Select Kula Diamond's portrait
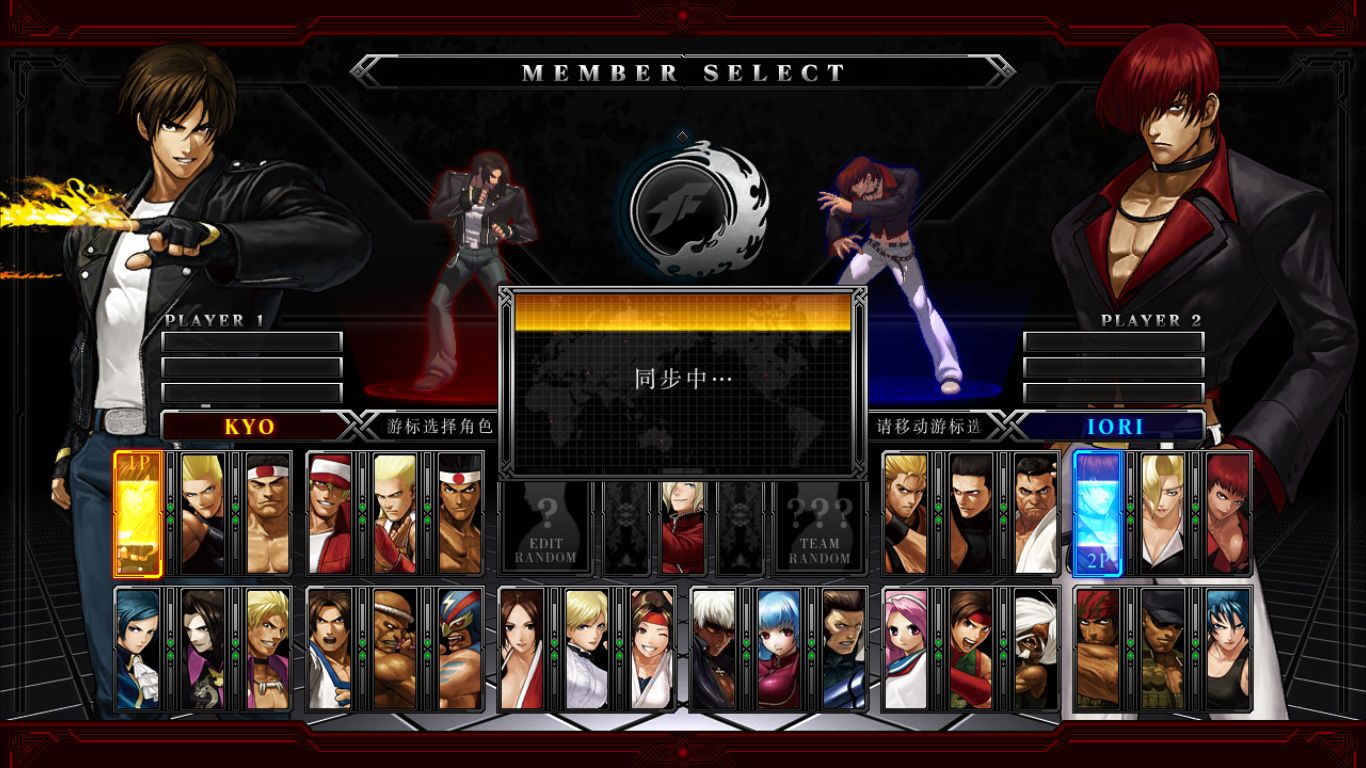The image size is (1366, 768). click(778, 646)
